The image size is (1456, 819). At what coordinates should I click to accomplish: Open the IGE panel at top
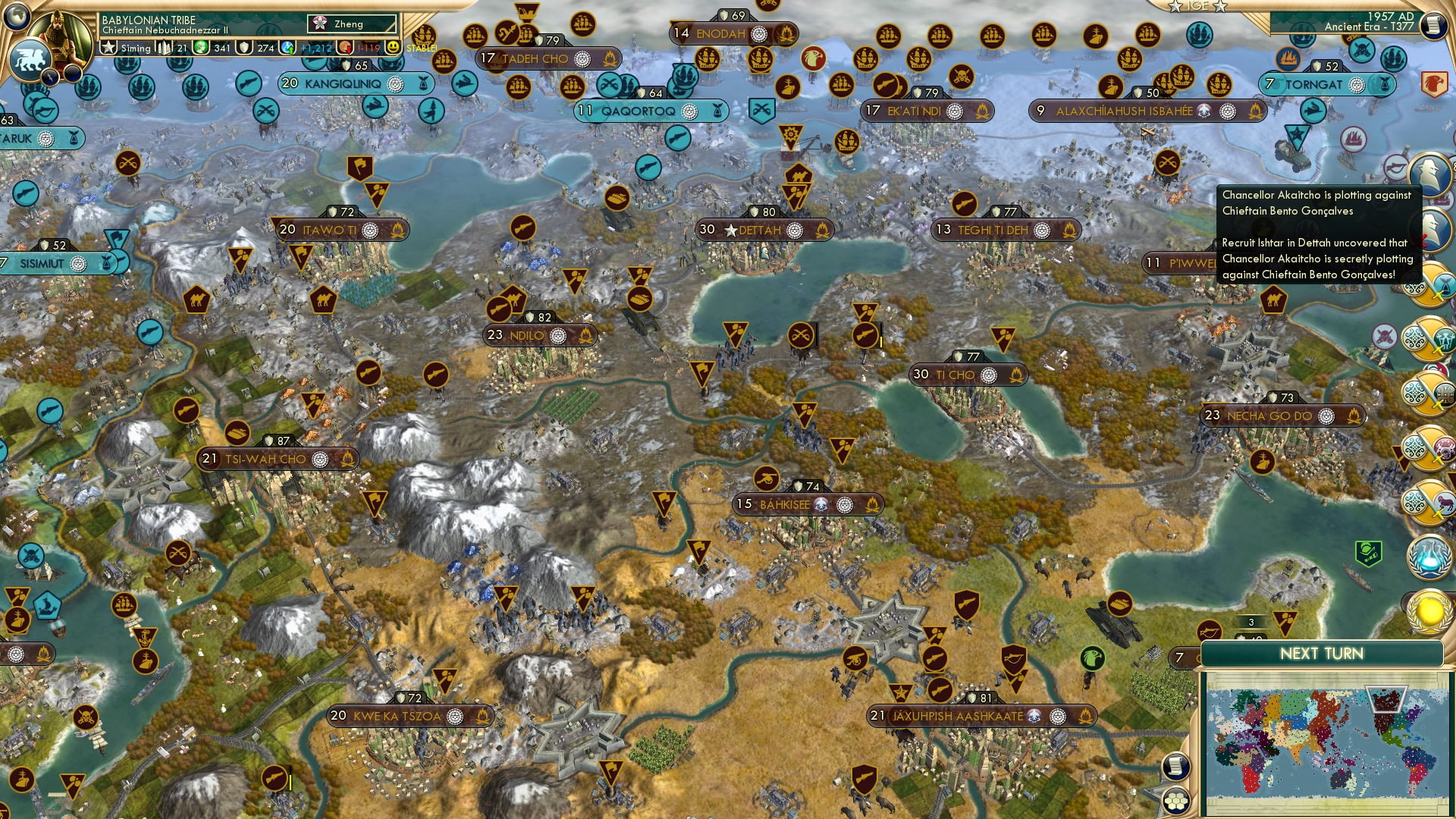point(1198,6)
